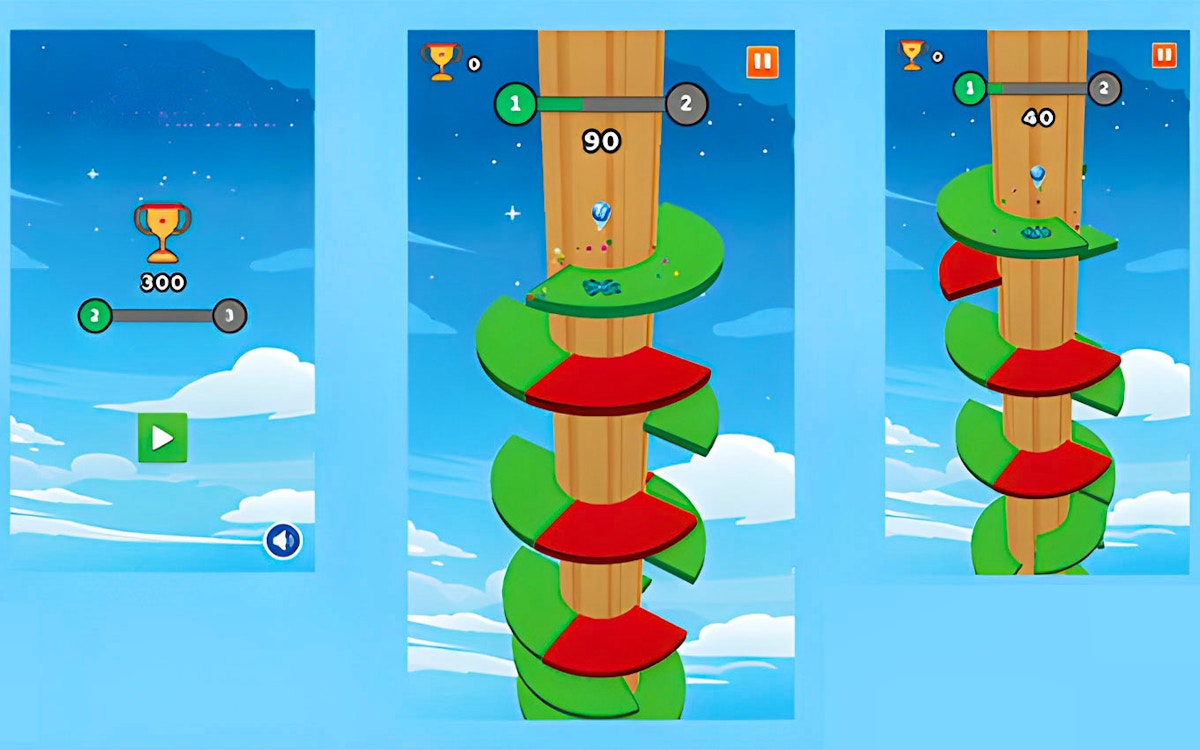Viewport: 1200px width, 750px height.
Task: Start the game with the green play button
Action: tap(162, 438)
